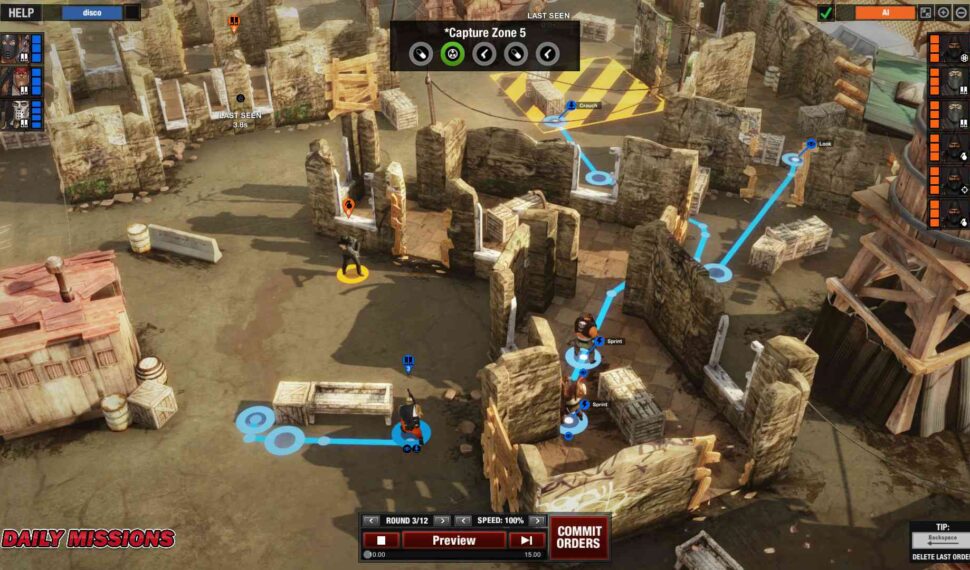Open the Daily Missions panel
Viewport: 970px width, 570px height.
point(88,539)
